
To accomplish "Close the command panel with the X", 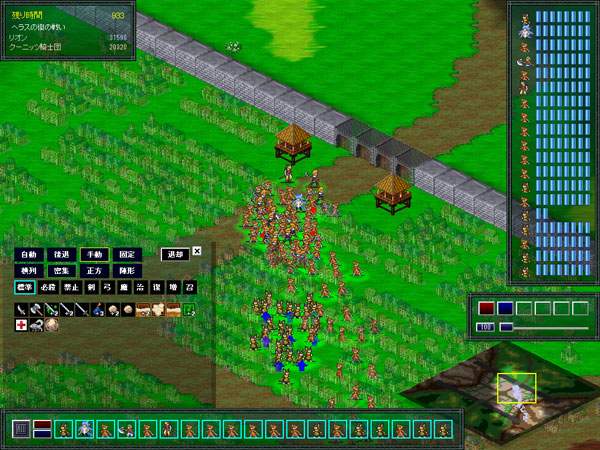I will [x=197, y=252].
